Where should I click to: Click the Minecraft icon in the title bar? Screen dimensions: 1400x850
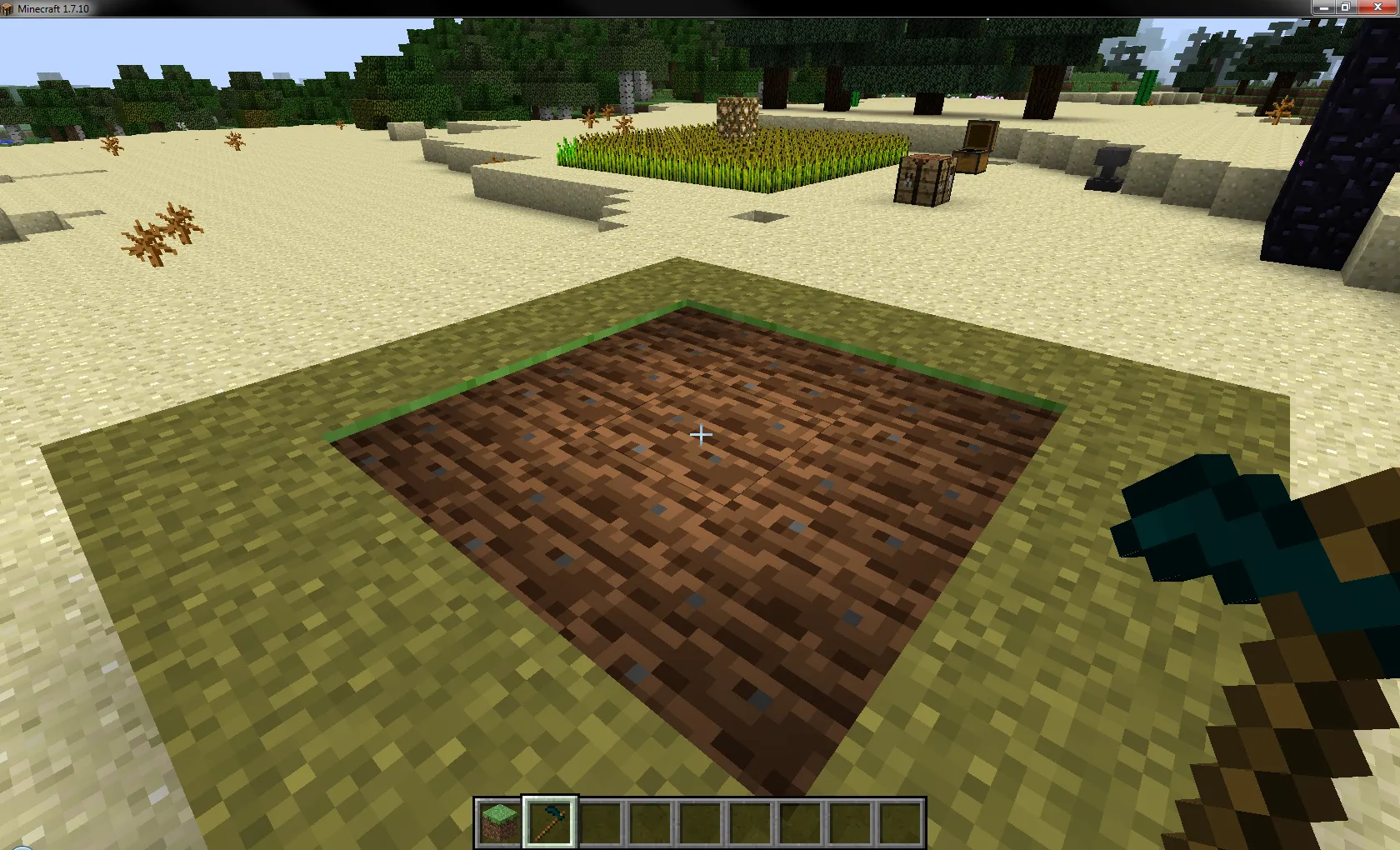click(8, 7)
